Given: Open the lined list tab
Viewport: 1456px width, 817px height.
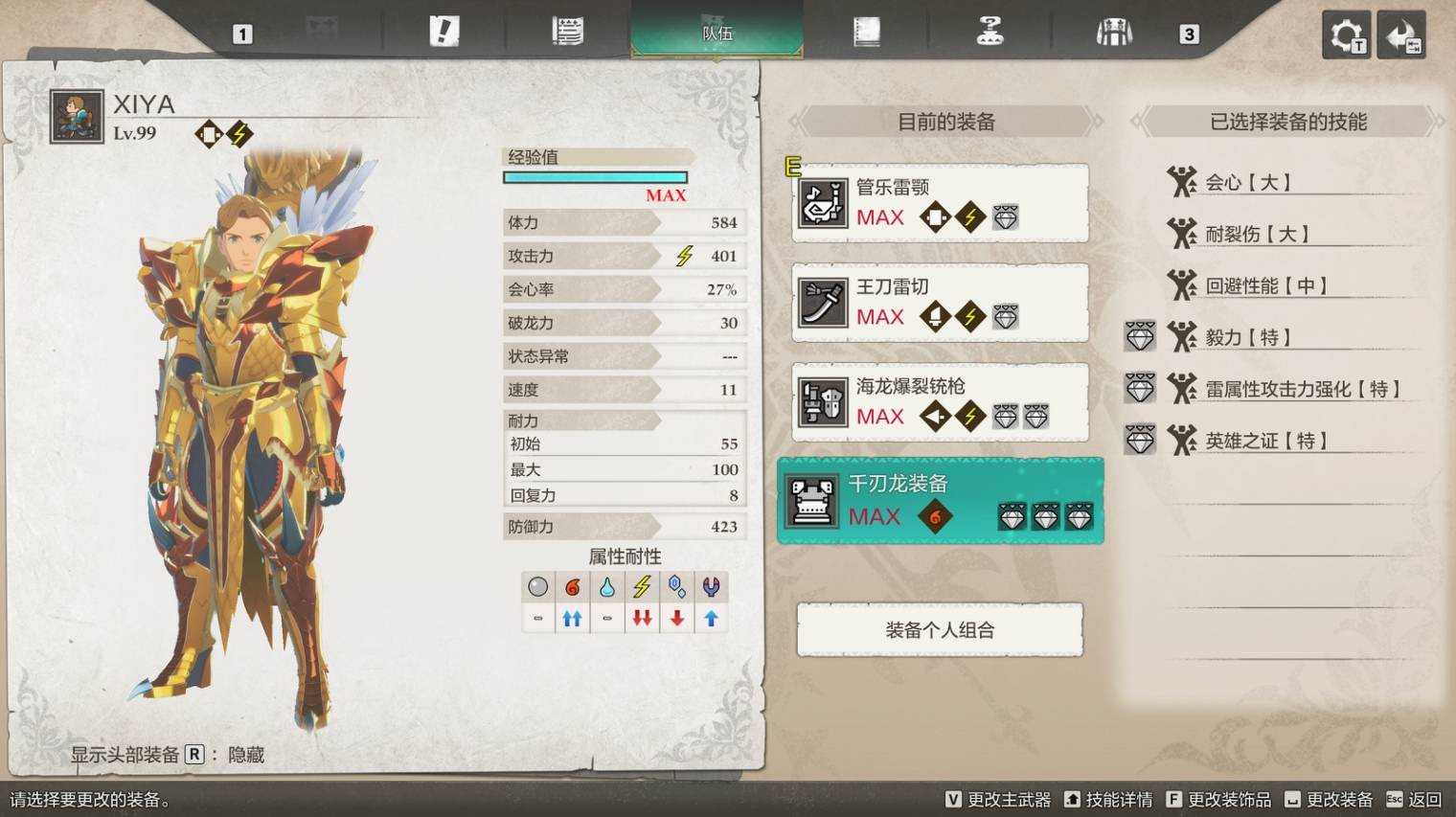Looking at the screenshot, I should [567, 32].
